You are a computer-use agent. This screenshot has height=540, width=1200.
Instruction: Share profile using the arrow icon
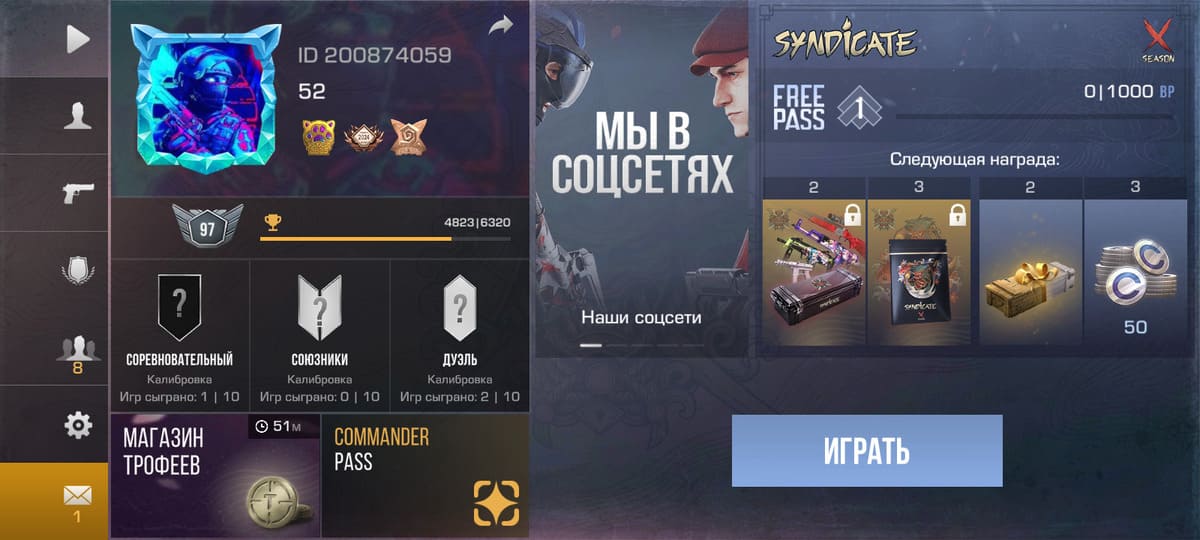500,28
